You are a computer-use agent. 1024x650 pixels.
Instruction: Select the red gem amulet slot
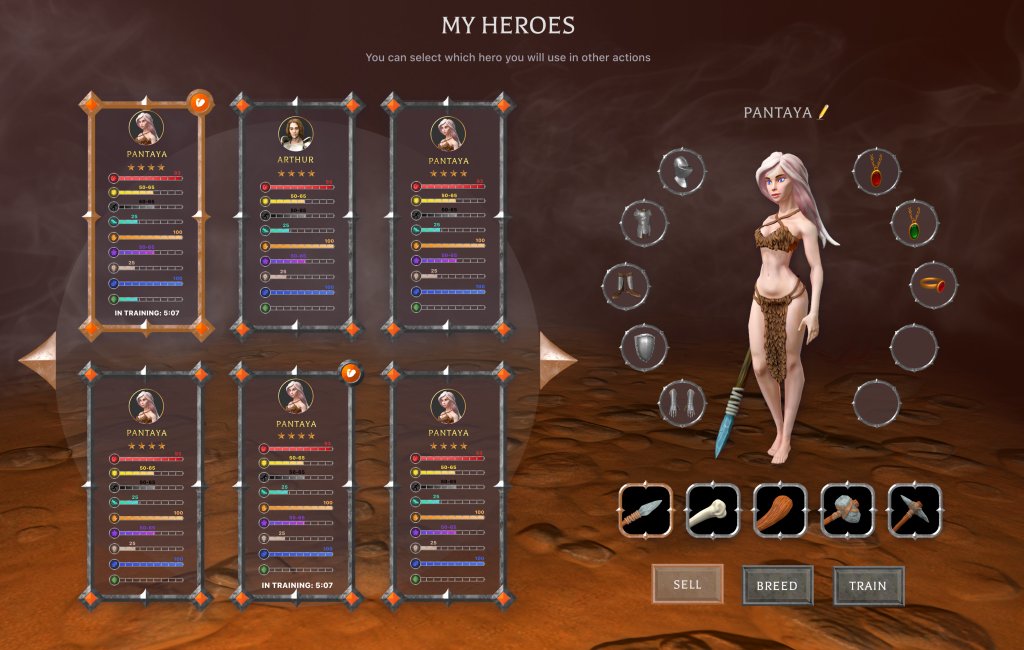click(876, 171)
